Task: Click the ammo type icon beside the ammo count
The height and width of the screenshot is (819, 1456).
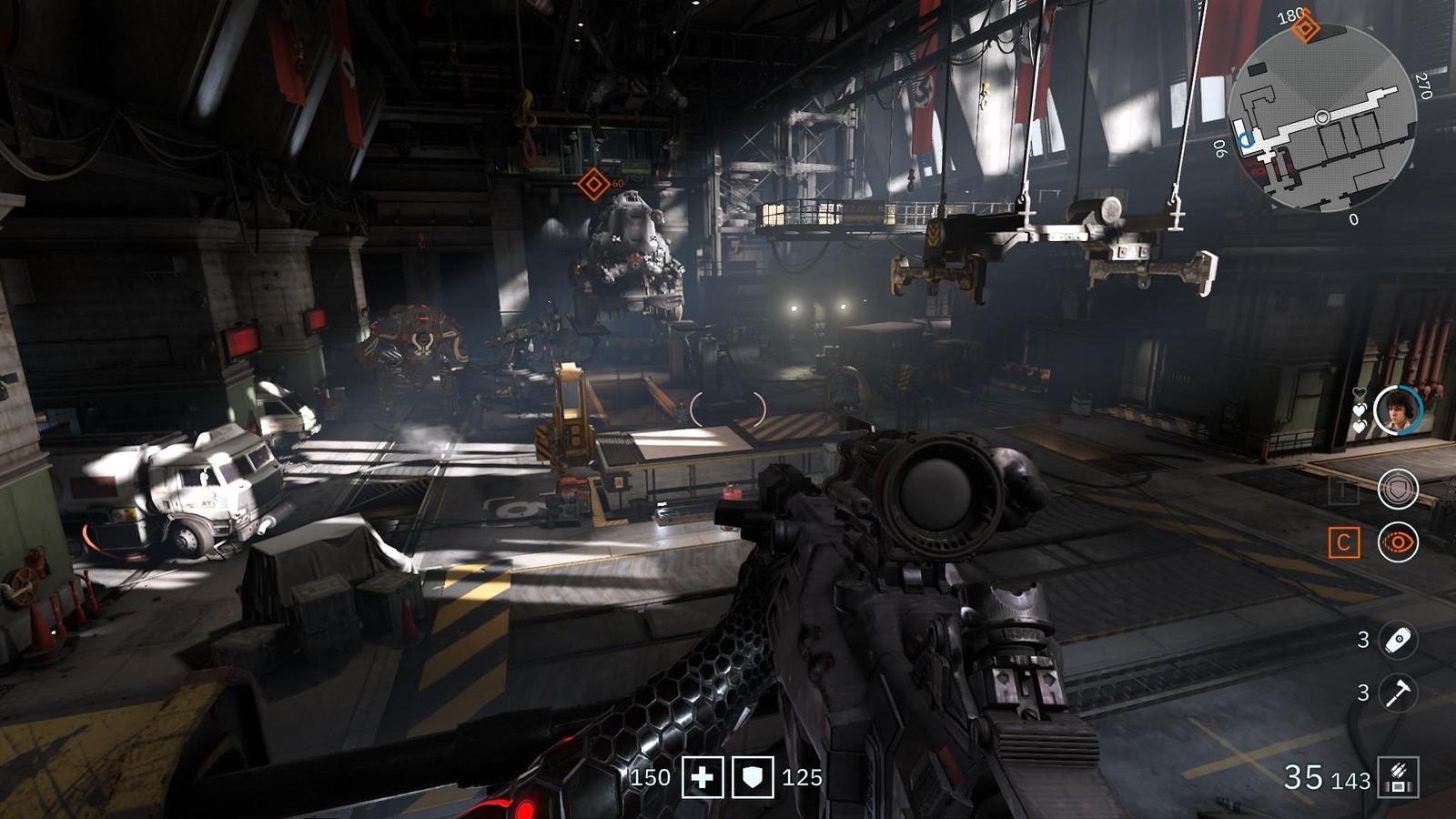Action: click(1399, 778)
